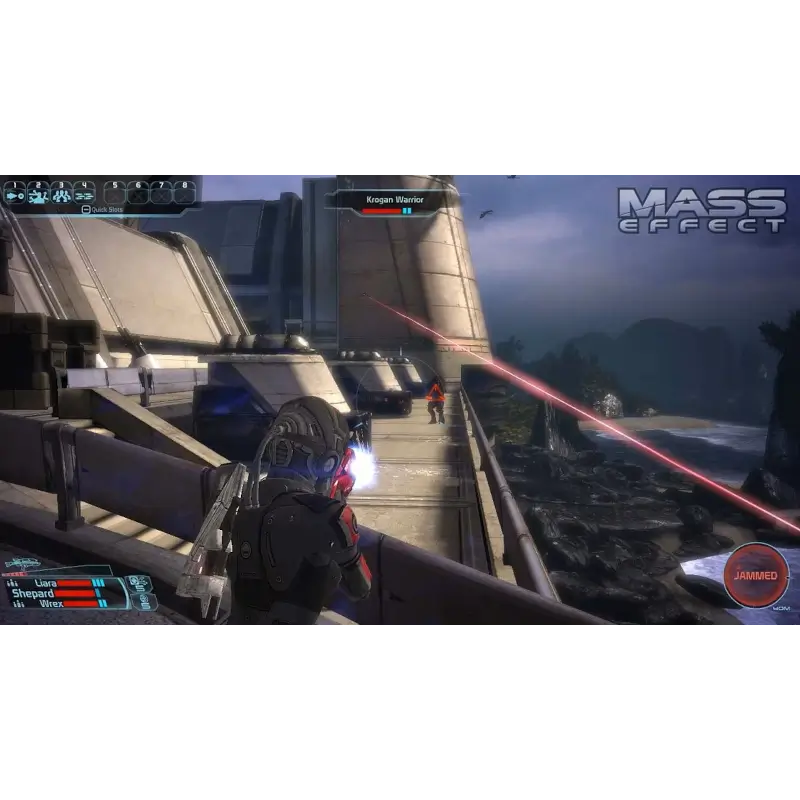Screen dimensions: 800x800
Task: Choose Shepard's row in the squad panel
Action: click(x=32, y=593)
